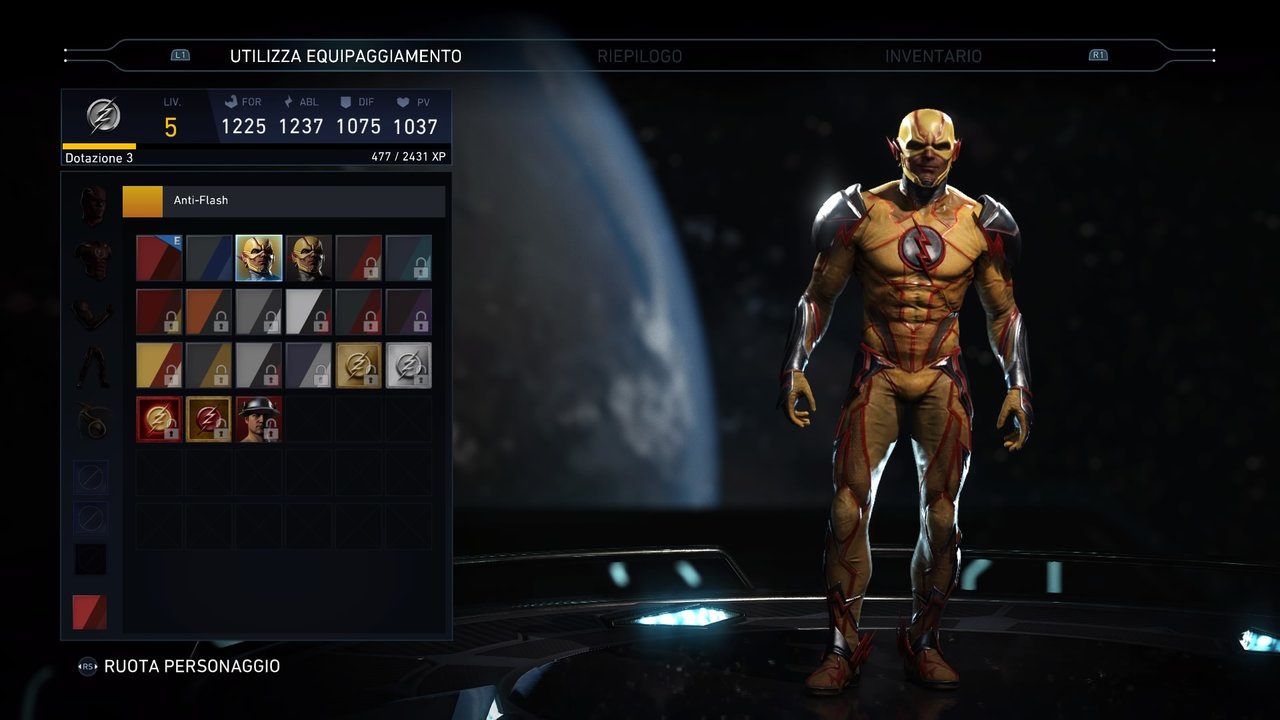
Task: Select the locked silver Flash emblem tile
Action: click(409, 366)
